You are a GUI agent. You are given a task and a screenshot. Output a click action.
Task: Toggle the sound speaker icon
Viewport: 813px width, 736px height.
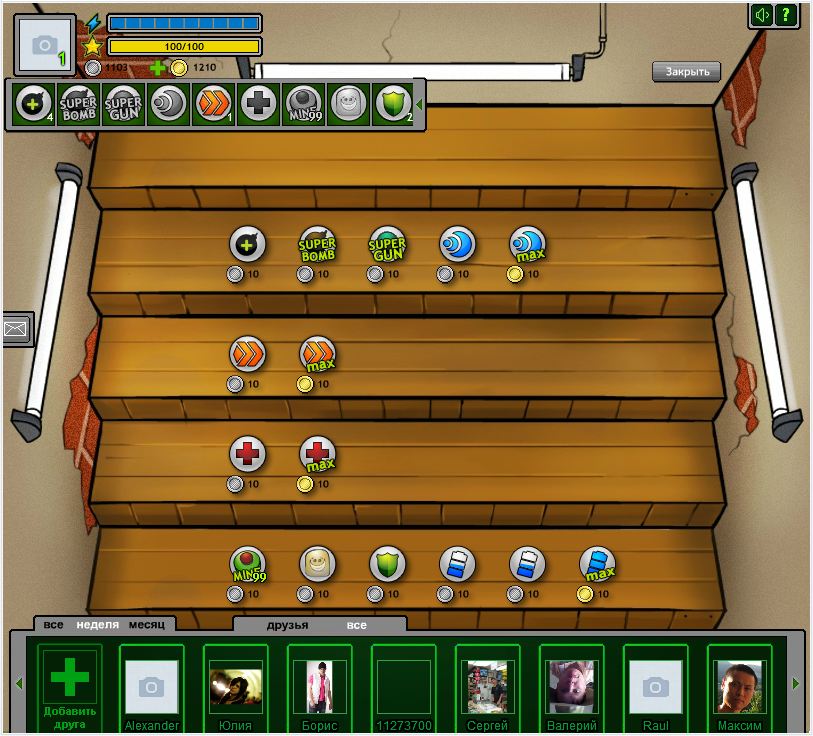(x=763, y=14)
